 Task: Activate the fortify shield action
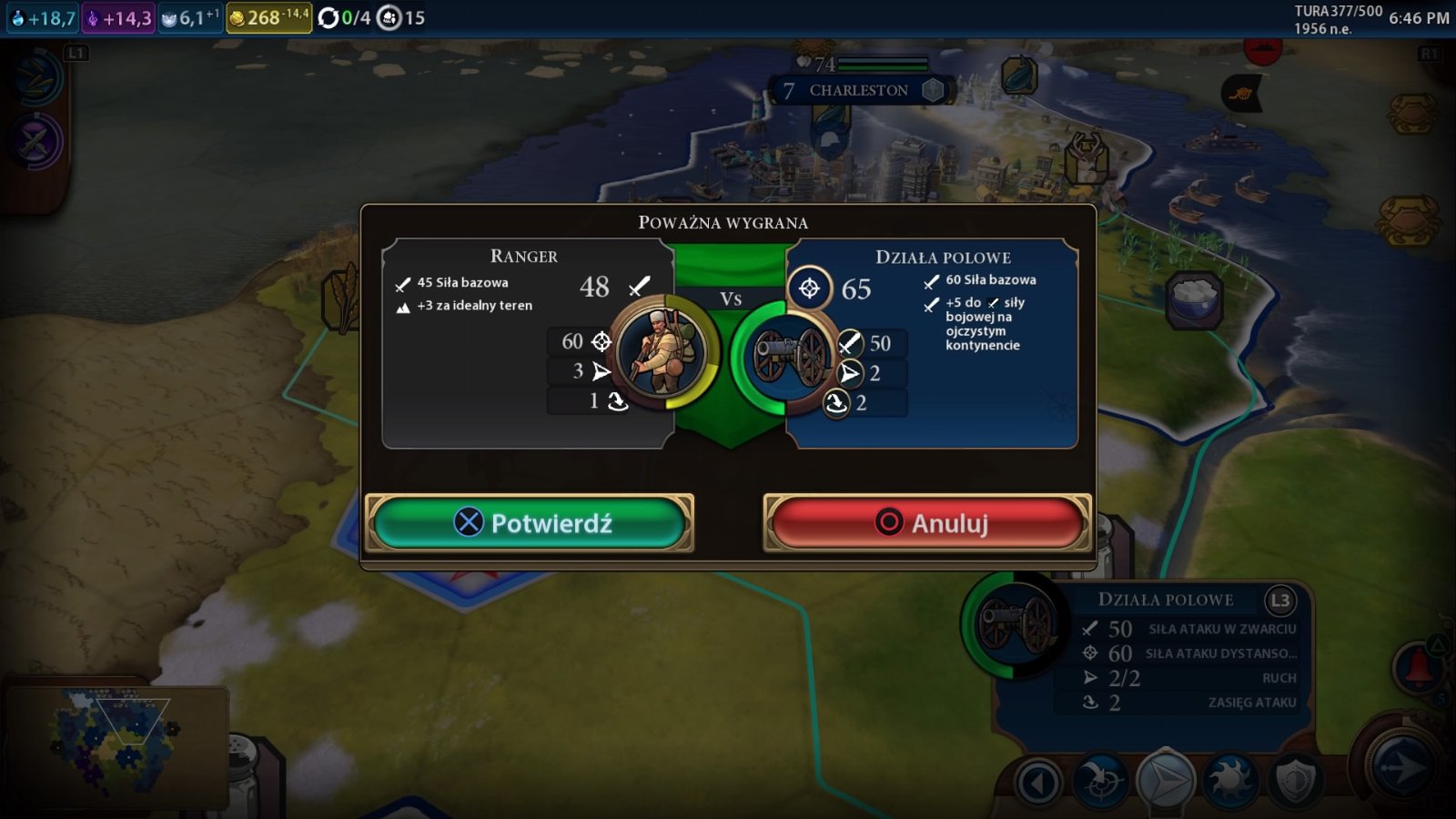point(1295,780)
